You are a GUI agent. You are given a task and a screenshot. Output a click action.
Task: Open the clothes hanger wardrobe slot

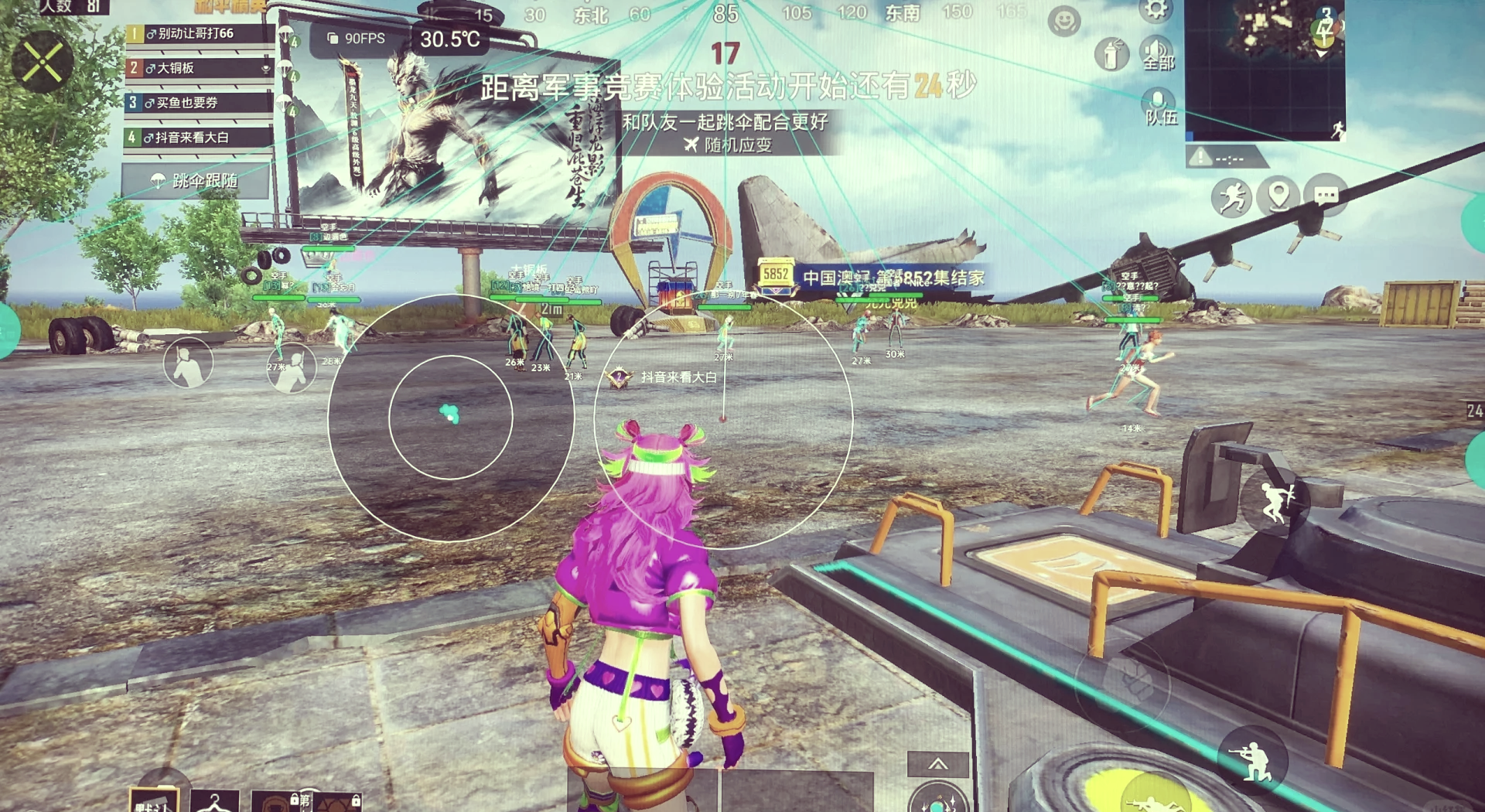pyautogui.click(x=214, y=800)
